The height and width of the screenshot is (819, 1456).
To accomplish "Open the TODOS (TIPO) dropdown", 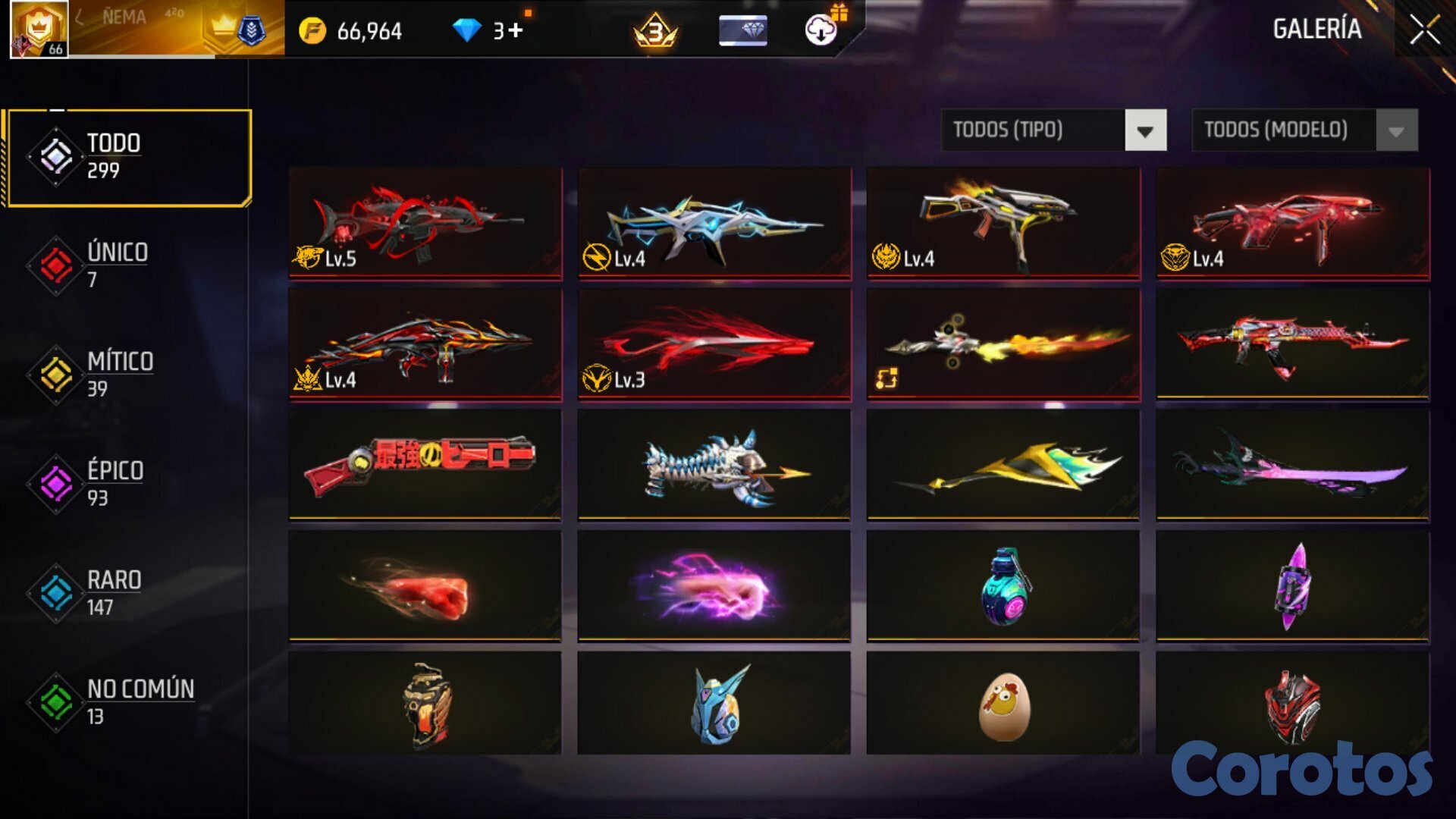I will pos(1053,130).
